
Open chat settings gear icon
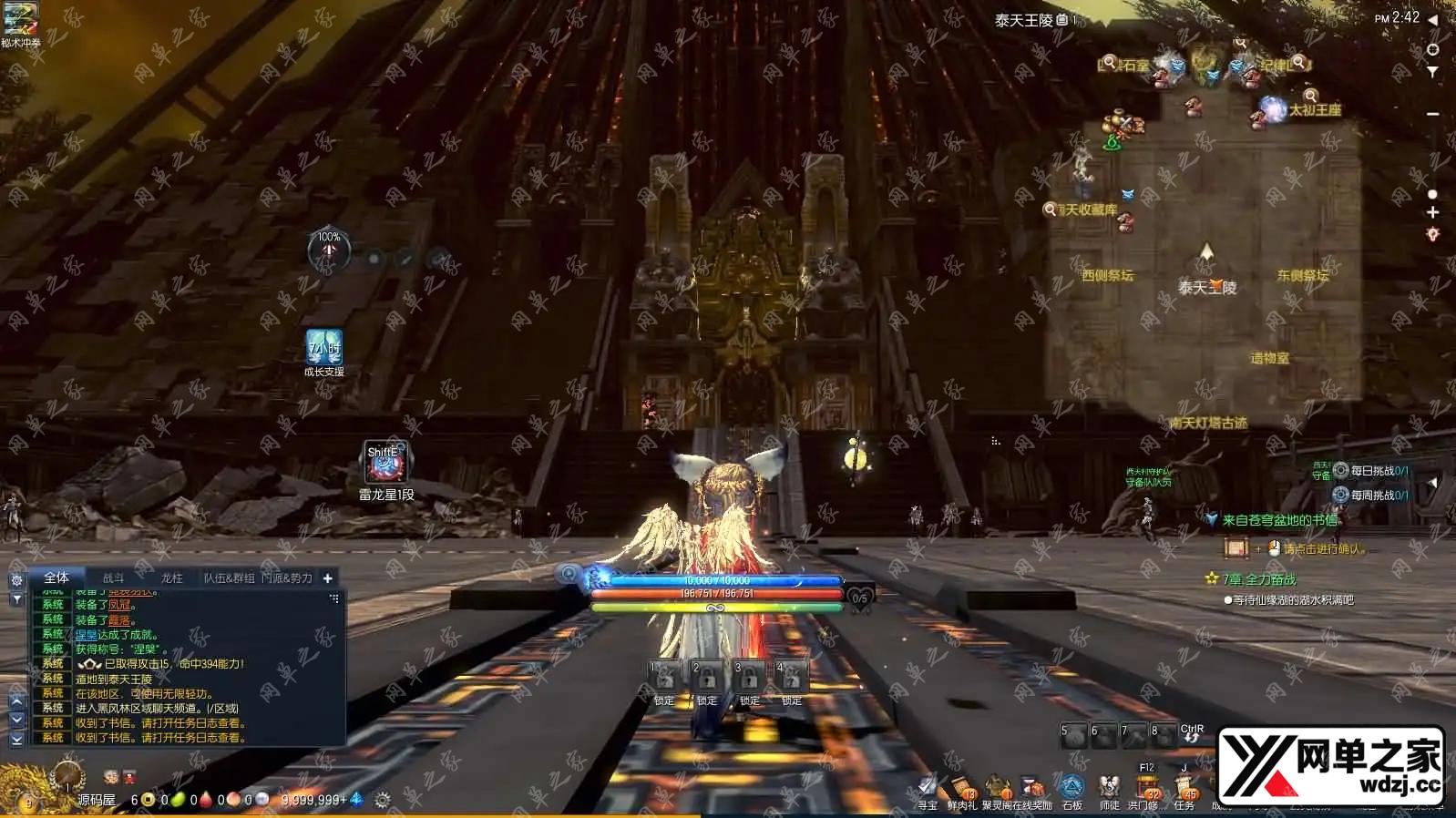tap(16, 580)
